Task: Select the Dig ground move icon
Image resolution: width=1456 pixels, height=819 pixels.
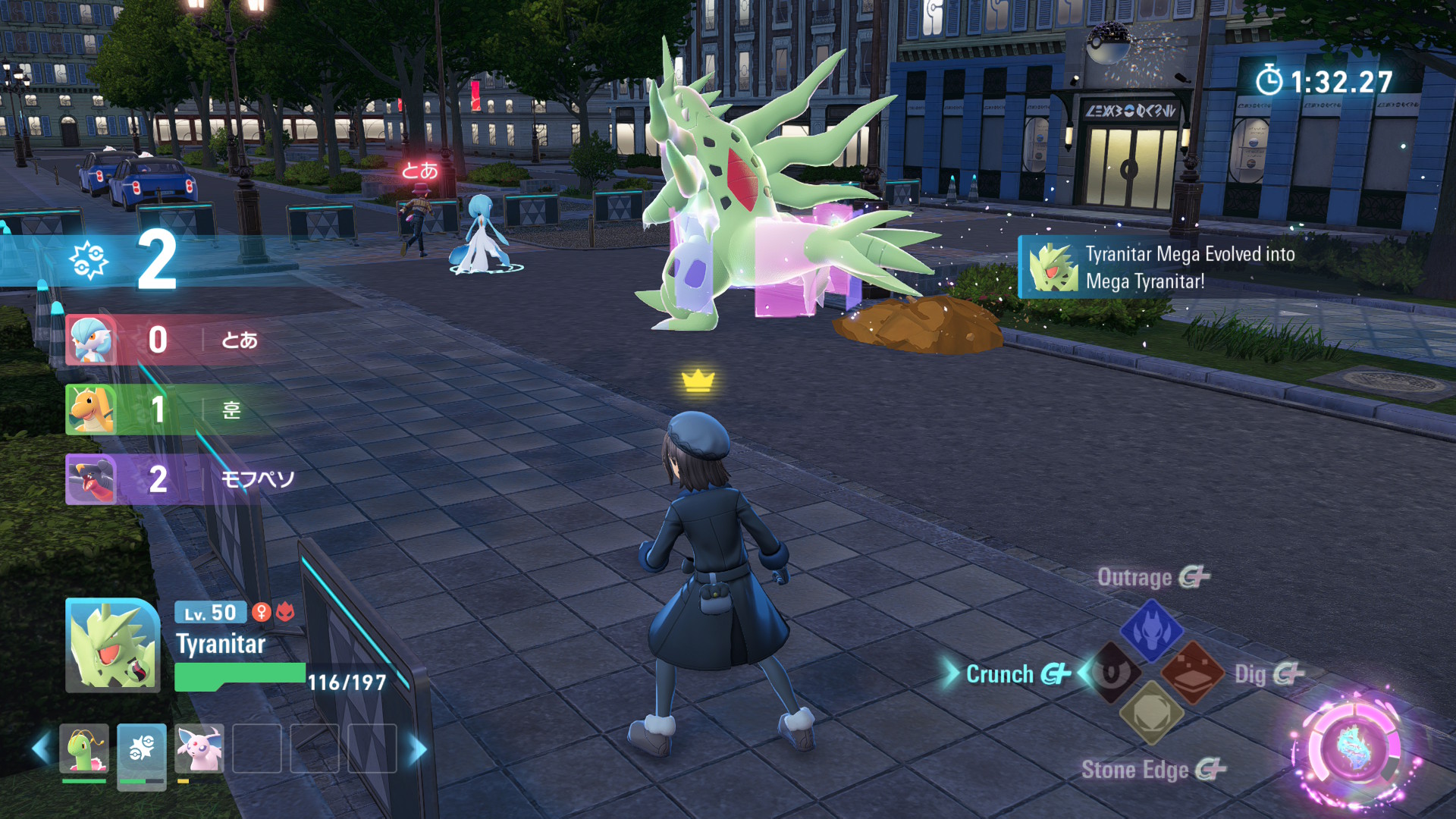Action: coord(1191,673)
